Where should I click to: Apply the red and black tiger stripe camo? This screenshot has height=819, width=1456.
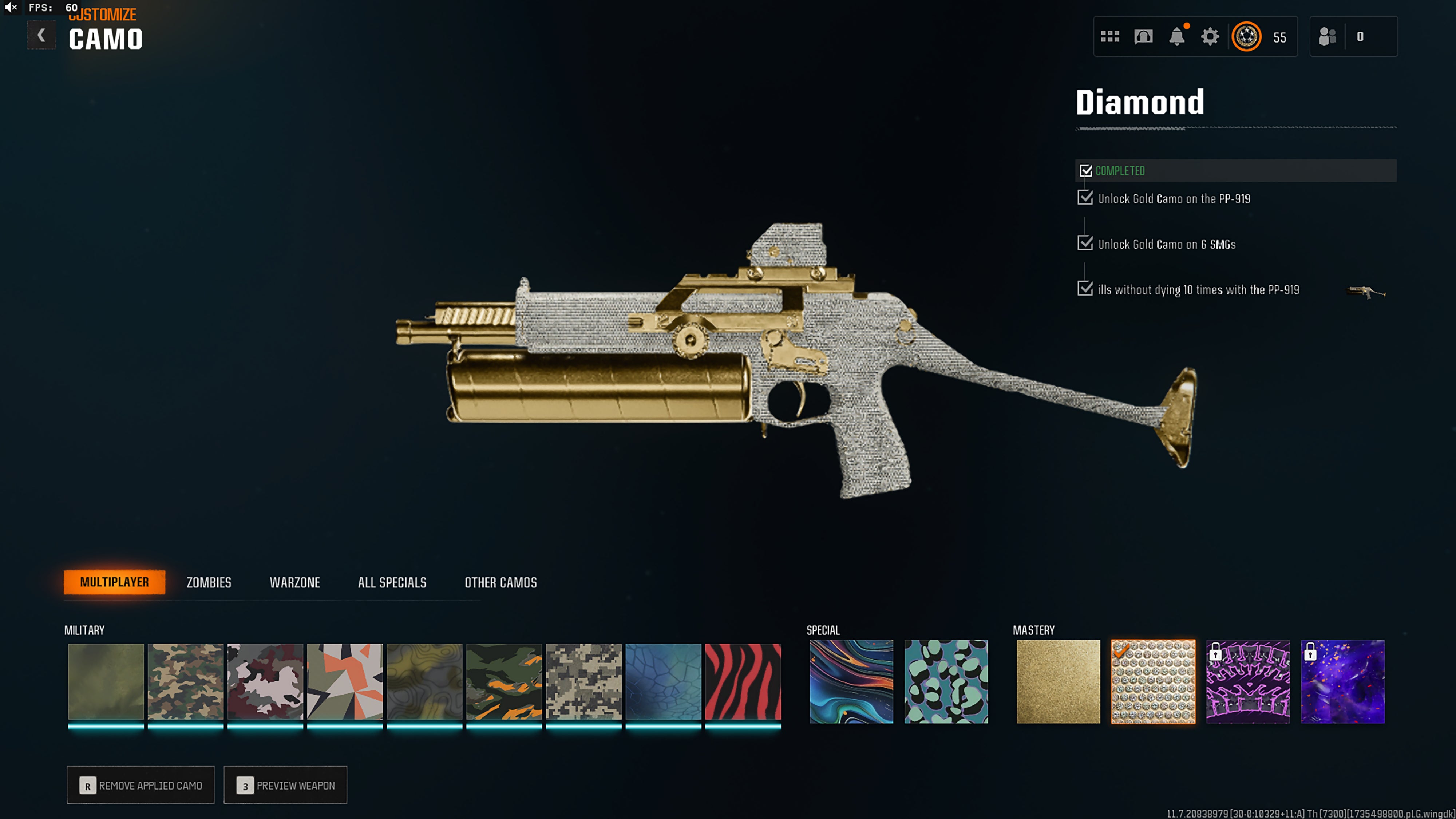743,682
